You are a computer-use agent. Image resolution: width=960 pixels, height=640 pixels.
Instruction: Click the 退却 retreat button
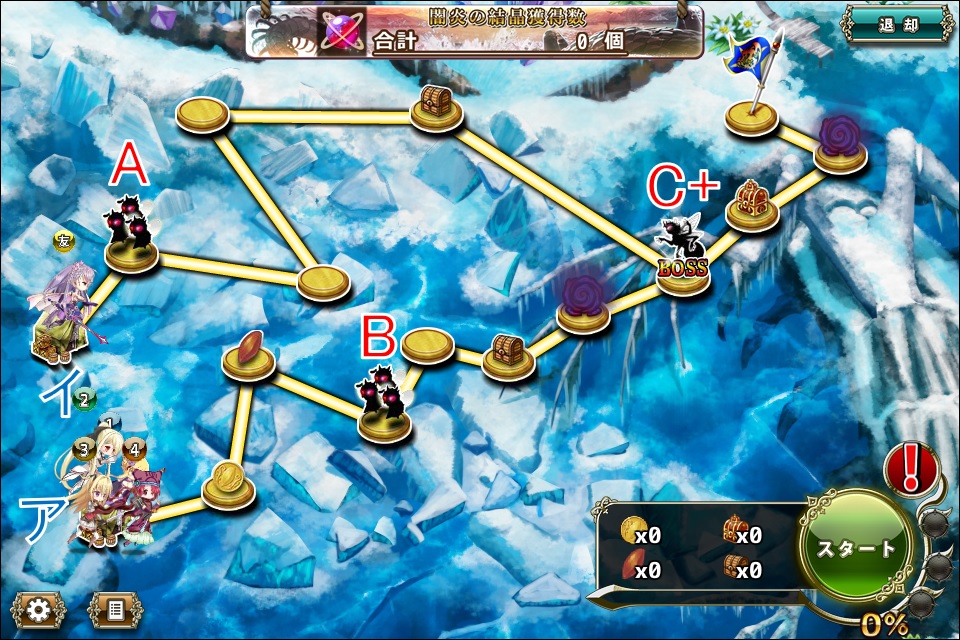point(894,24)
